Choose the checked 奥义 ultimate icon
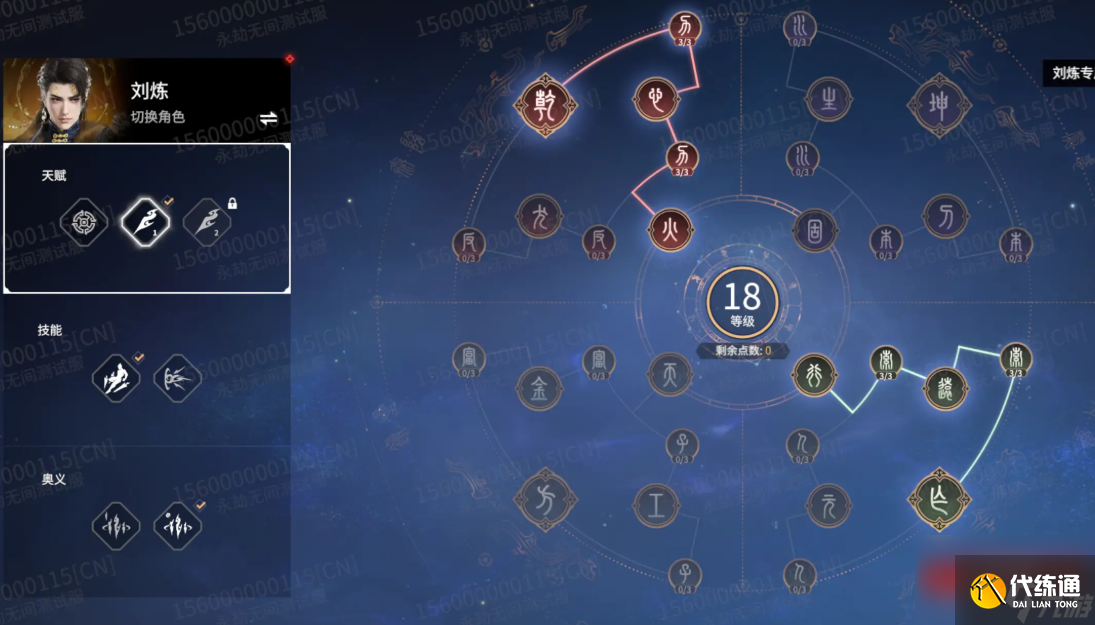1095x625 pixels. (178, 526)
